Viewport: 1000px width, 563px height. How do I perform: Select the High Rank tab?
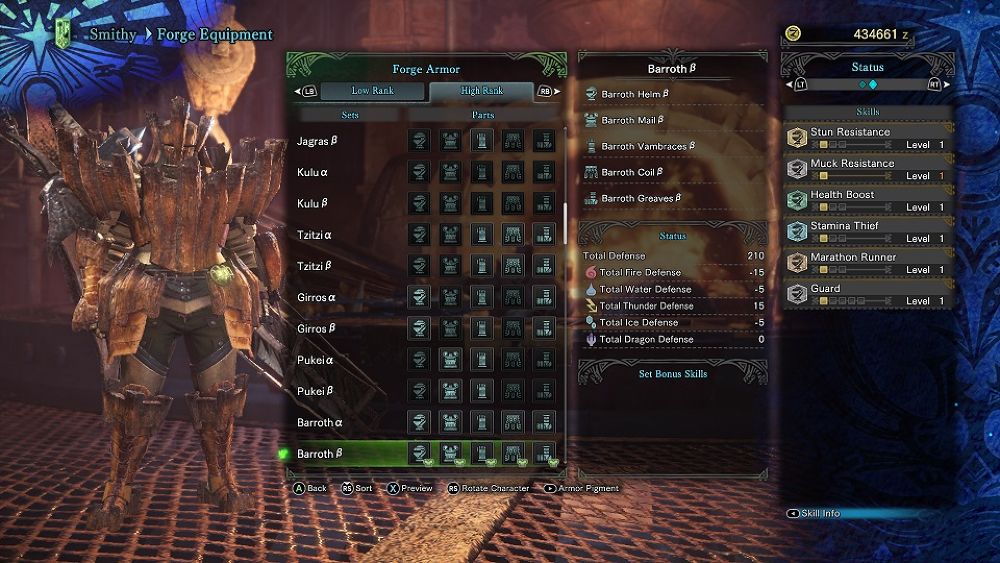[482, 91]
